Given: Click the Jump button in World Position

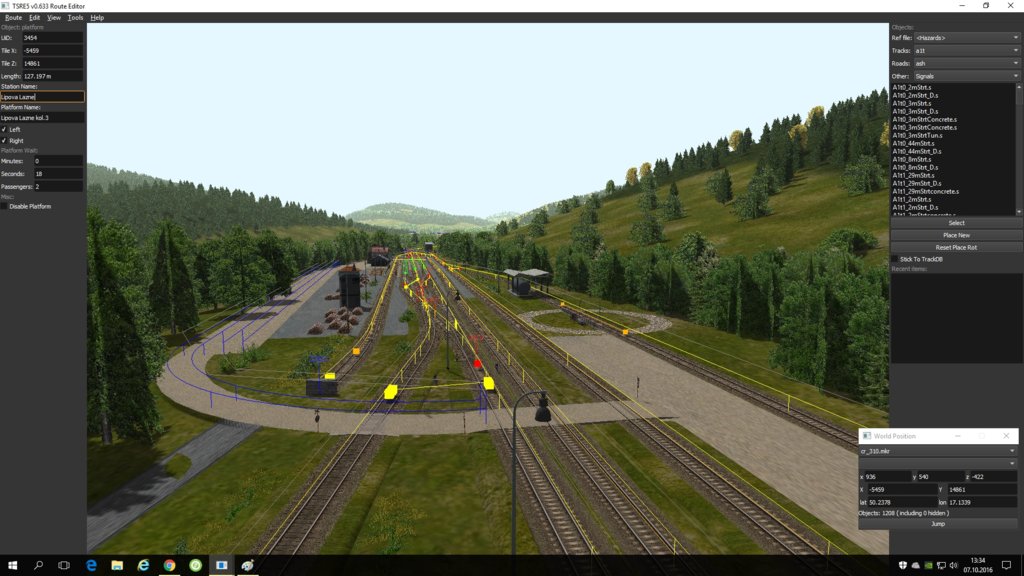Looking at the screenshot, I should (x=938, y=524).
